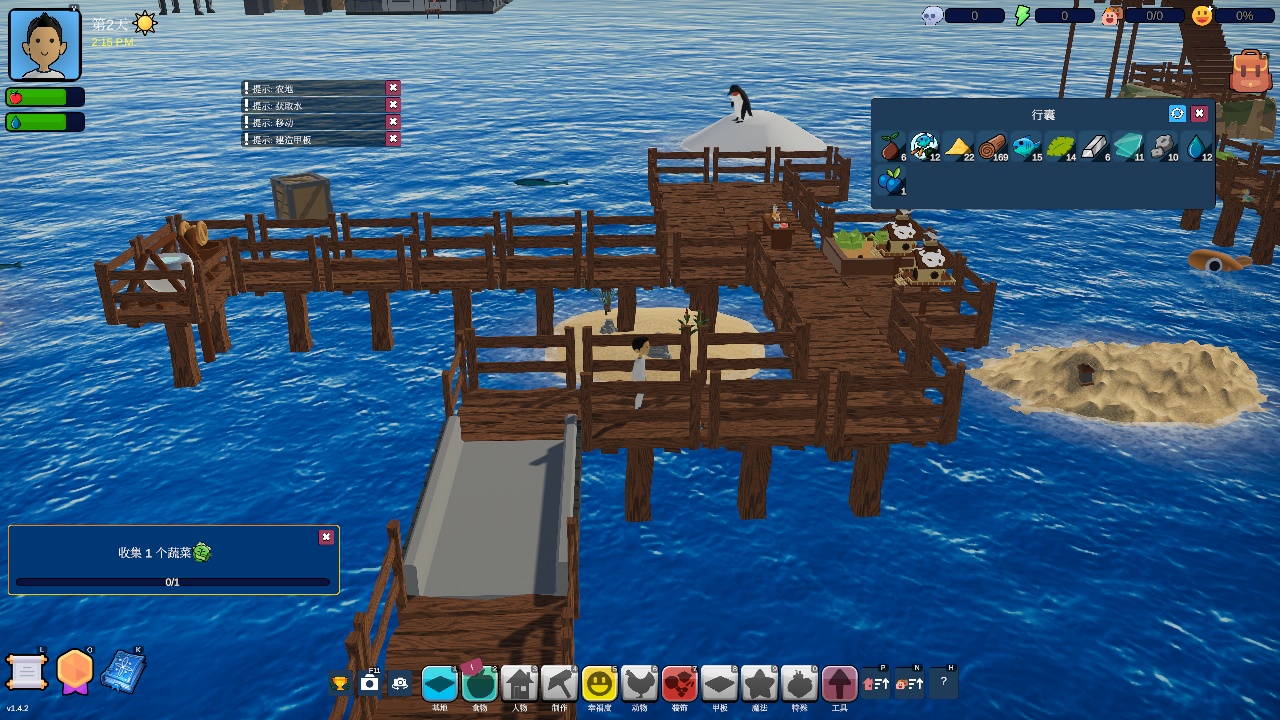Select the water droplet inventory item
1280x720 pixels.
tap(1197, 148)
